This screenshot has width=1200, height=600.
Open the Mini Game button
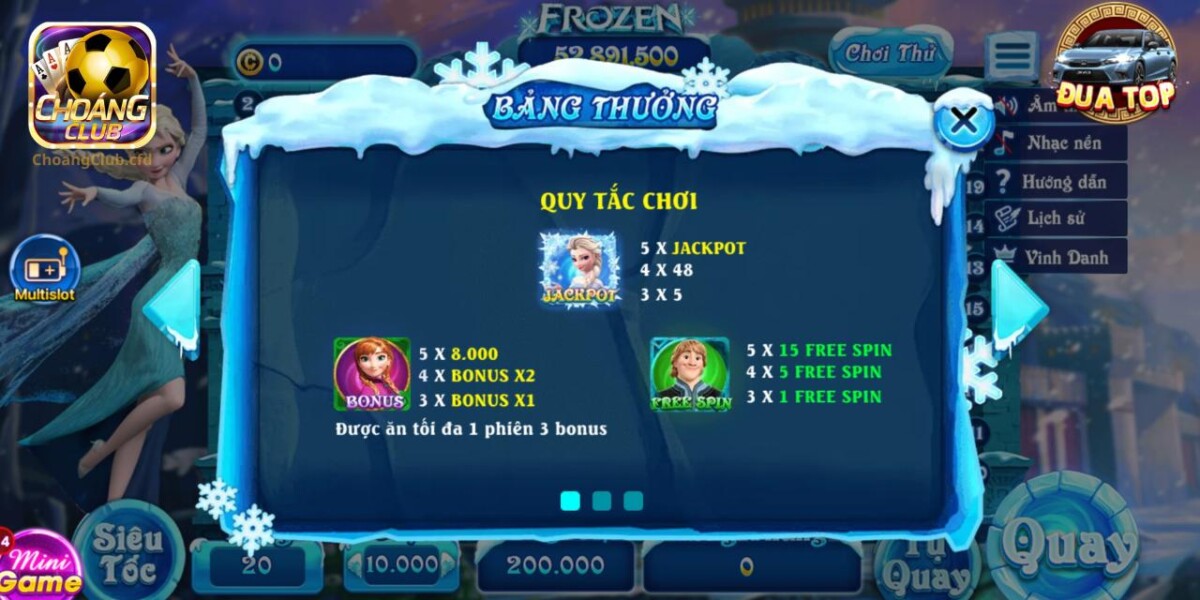pyautogui.click(x=40, y=570)
